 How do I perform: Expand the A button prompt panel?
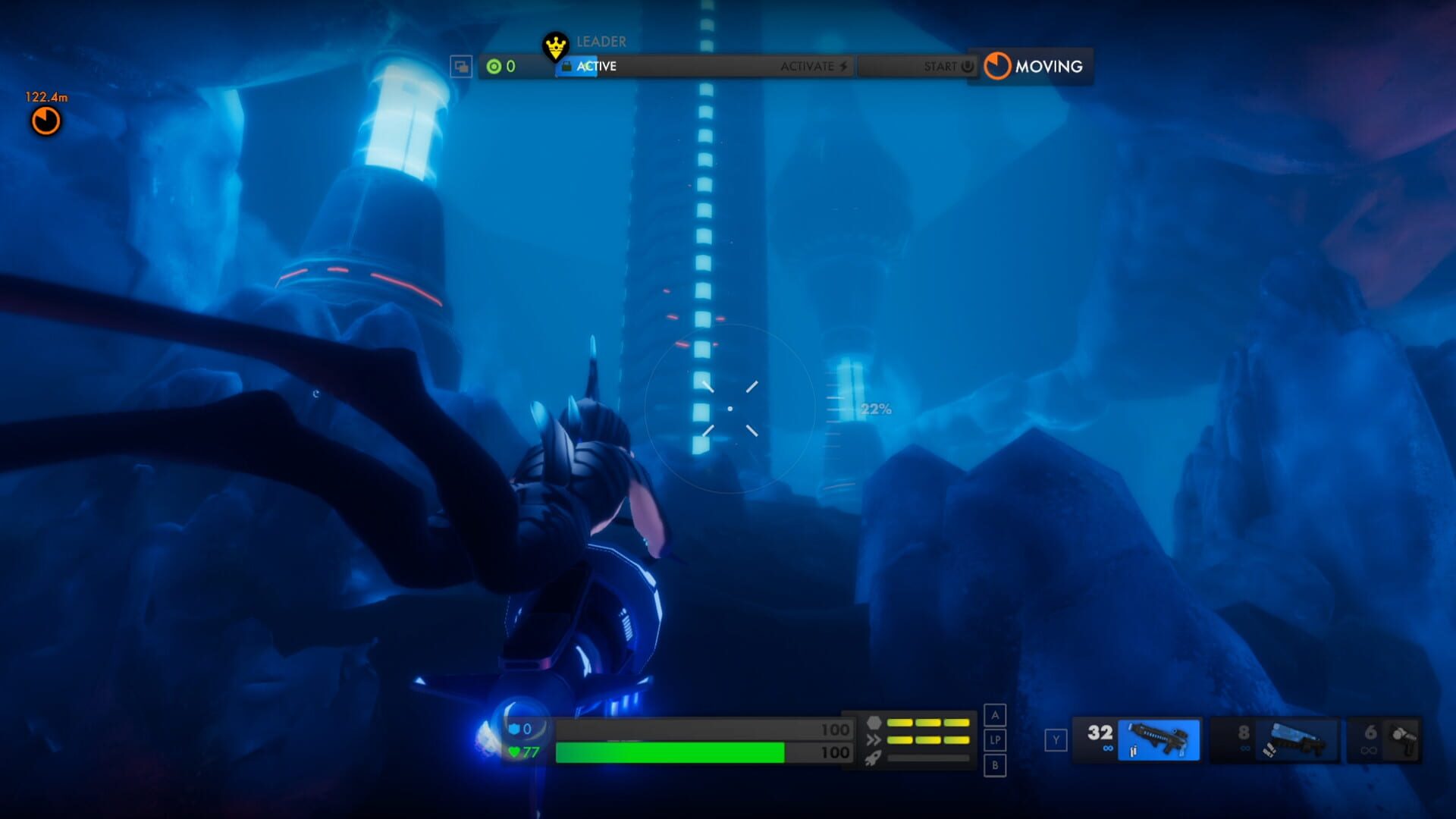993,716
